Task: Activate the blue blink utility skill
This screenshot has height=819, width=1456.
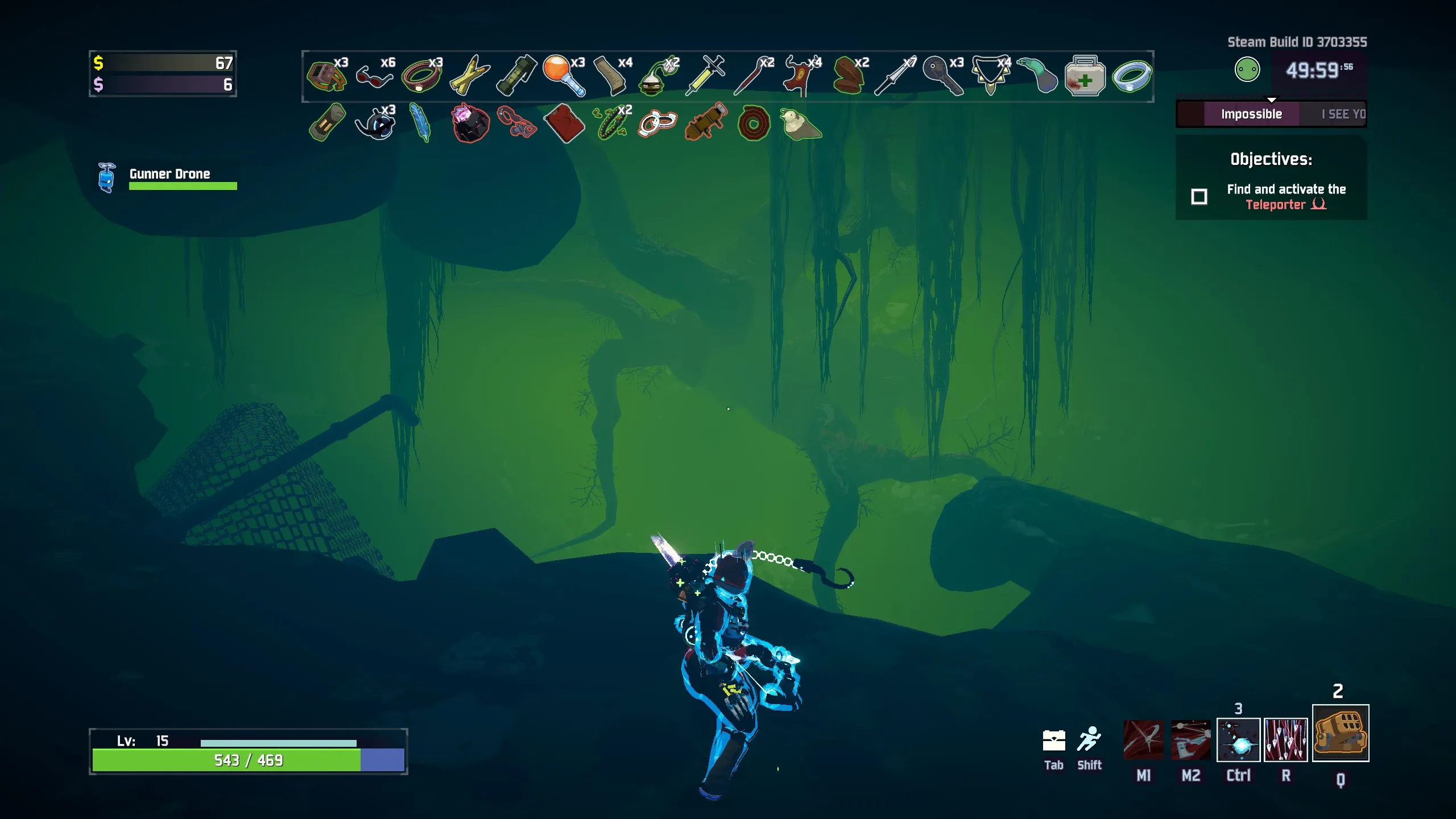Action: (x=1238, y=739)
